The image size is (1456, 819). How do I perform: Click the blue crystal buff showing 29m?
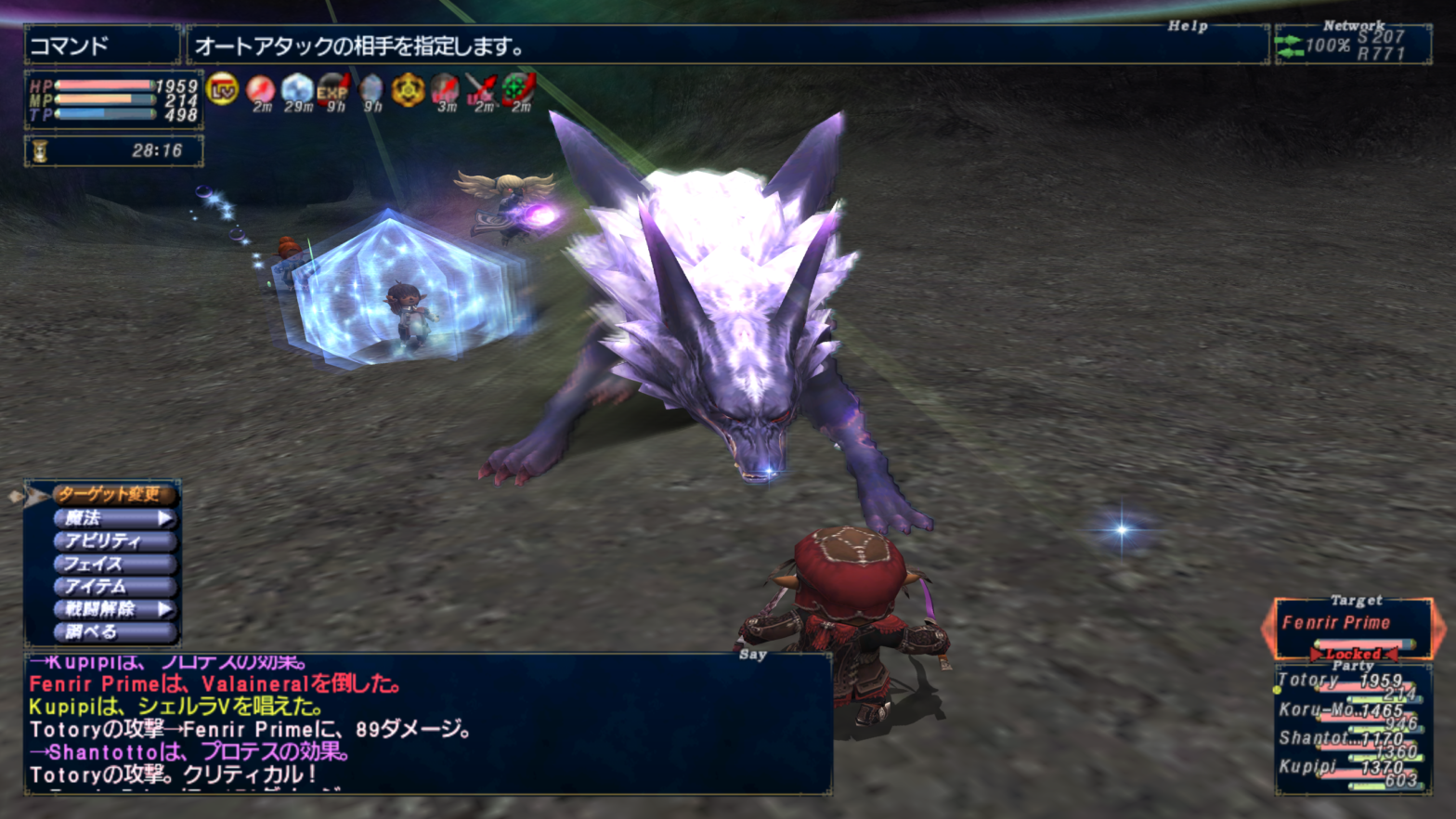(x=297, y=89)
